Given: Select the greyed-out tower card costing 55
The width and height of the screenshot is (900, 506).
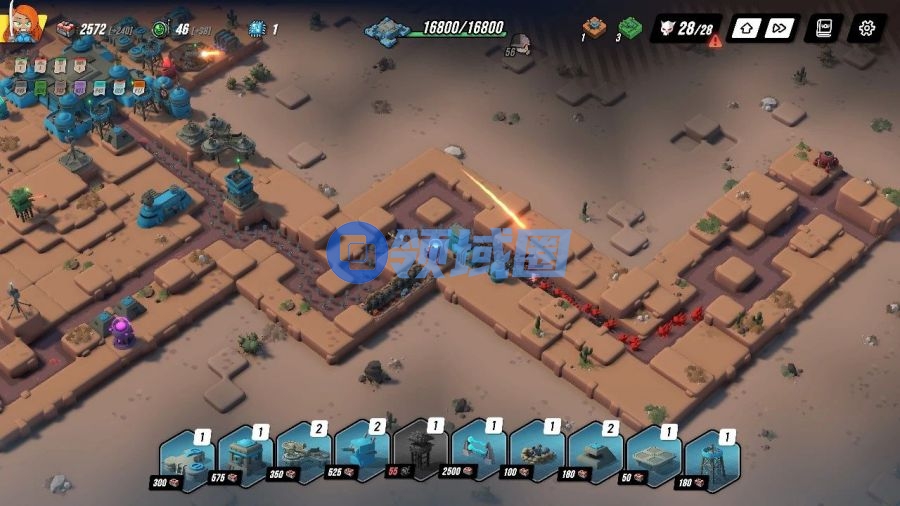Looking at the screenshot, I should (418, 459).
